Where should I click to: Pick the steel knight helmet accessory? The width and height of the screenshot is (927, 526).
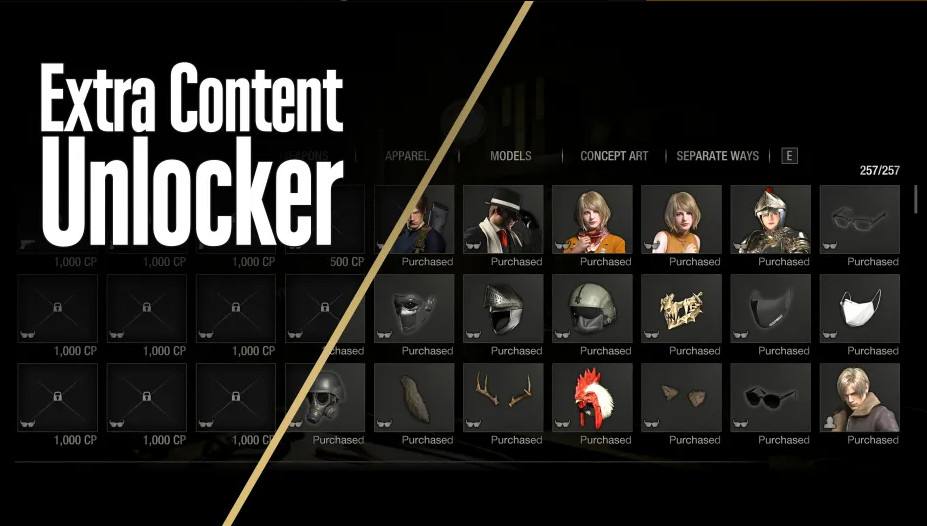[503, 308]
